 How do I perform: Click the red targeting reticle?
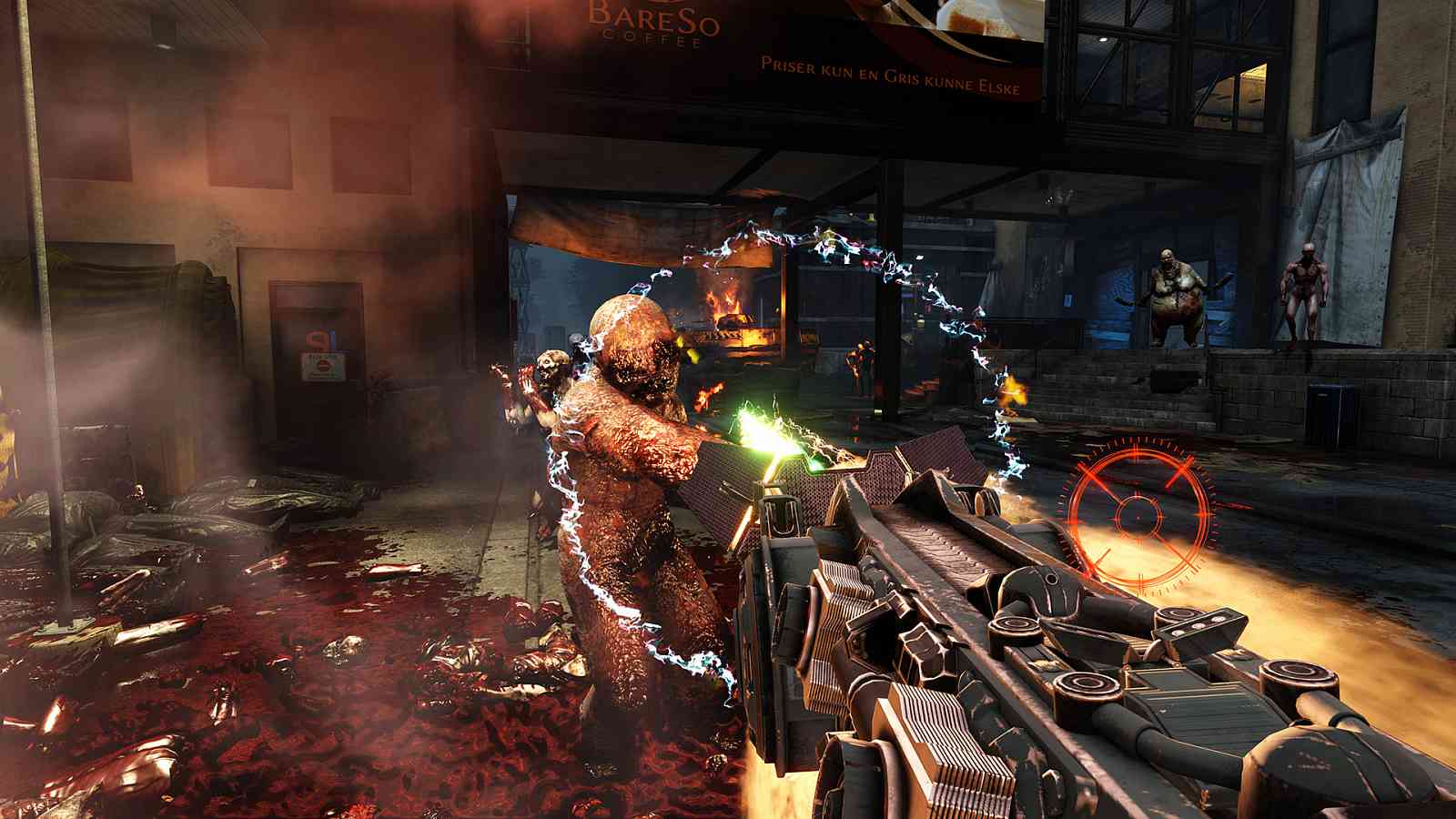click(x=1139, y=516)
